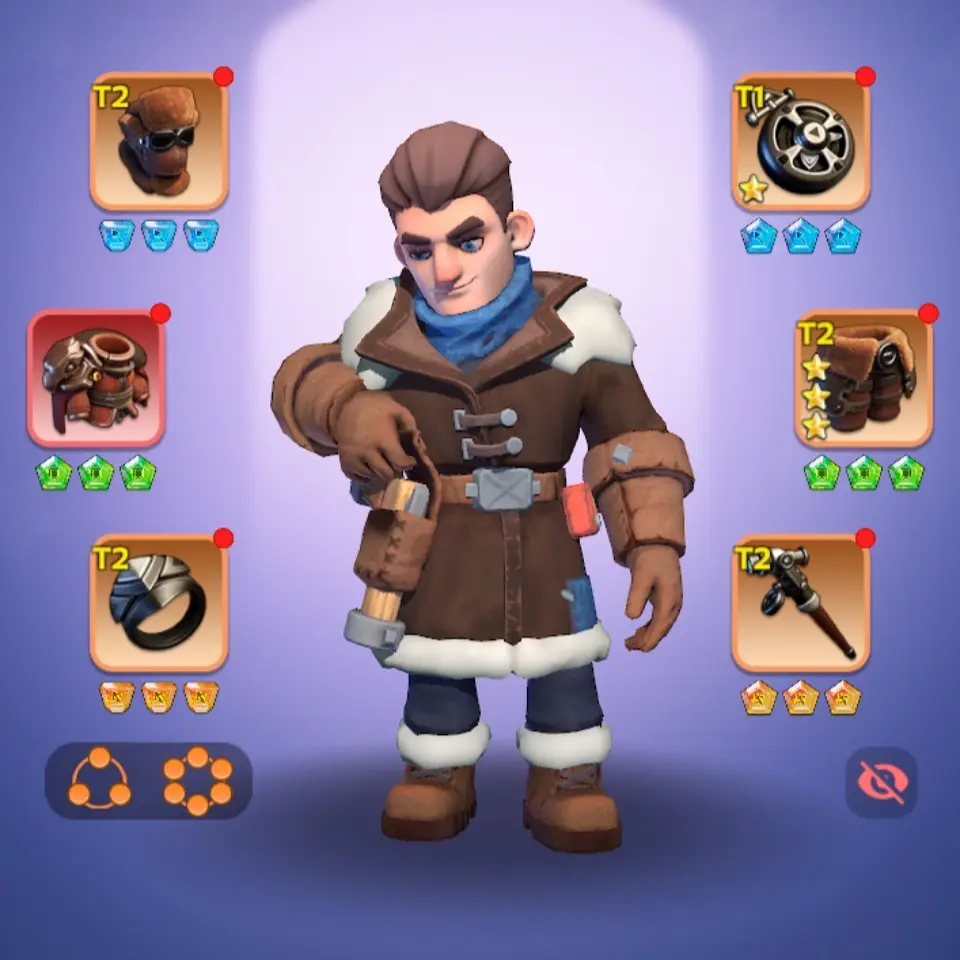Open the red chest armor slot
The width and height of the screenshot is (960, 960).
click(96, 378)
